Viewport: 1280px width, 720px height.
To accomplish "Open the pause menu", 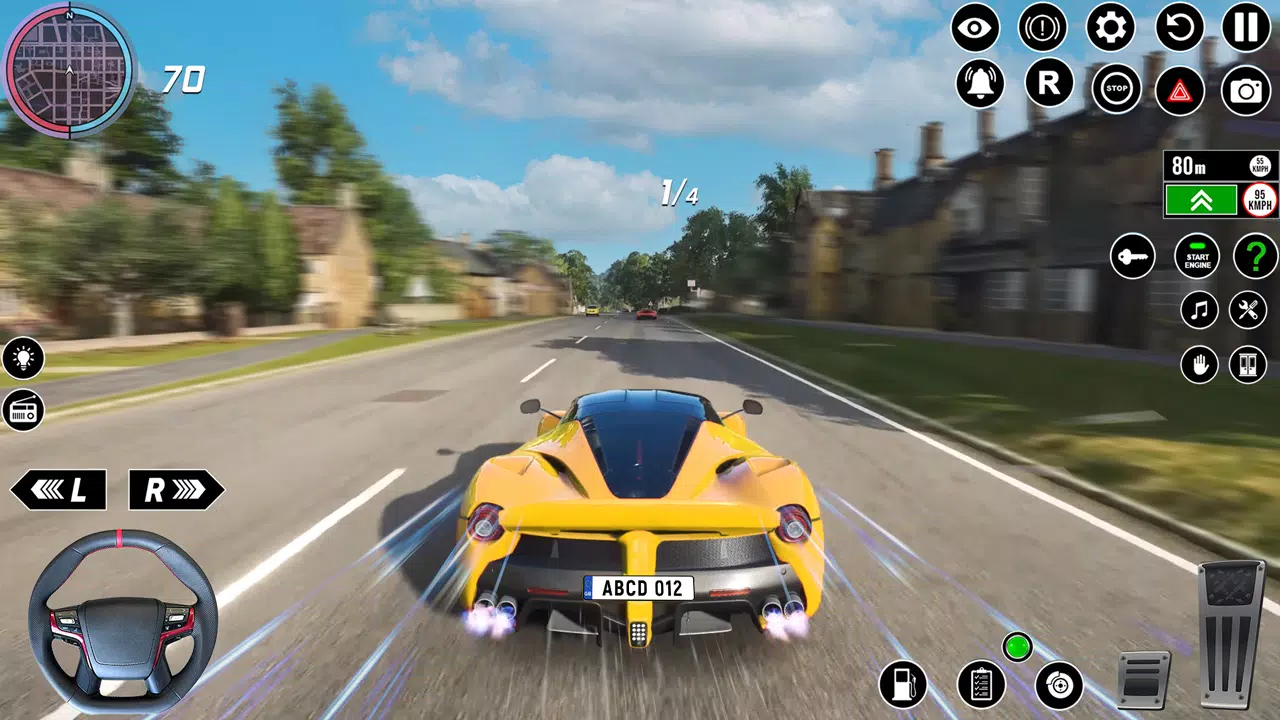I will coord(1246,29).
